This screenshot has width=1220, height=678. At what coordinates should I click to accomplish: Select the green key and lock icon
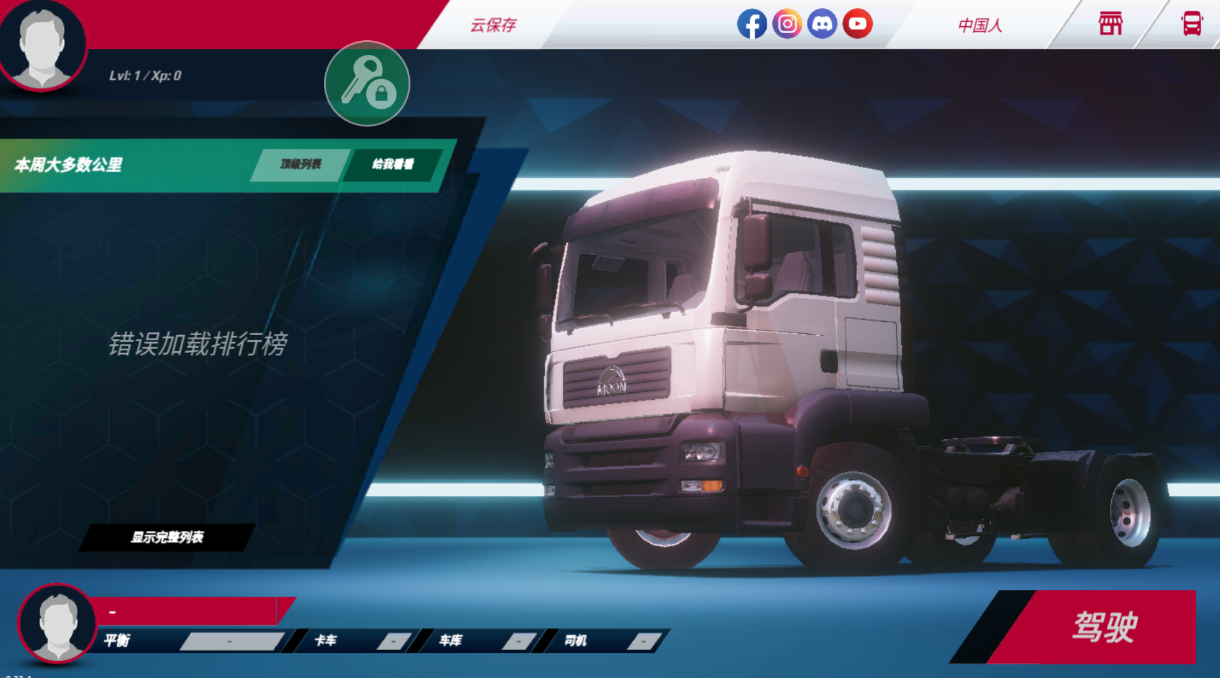click(x=367, y=84)
